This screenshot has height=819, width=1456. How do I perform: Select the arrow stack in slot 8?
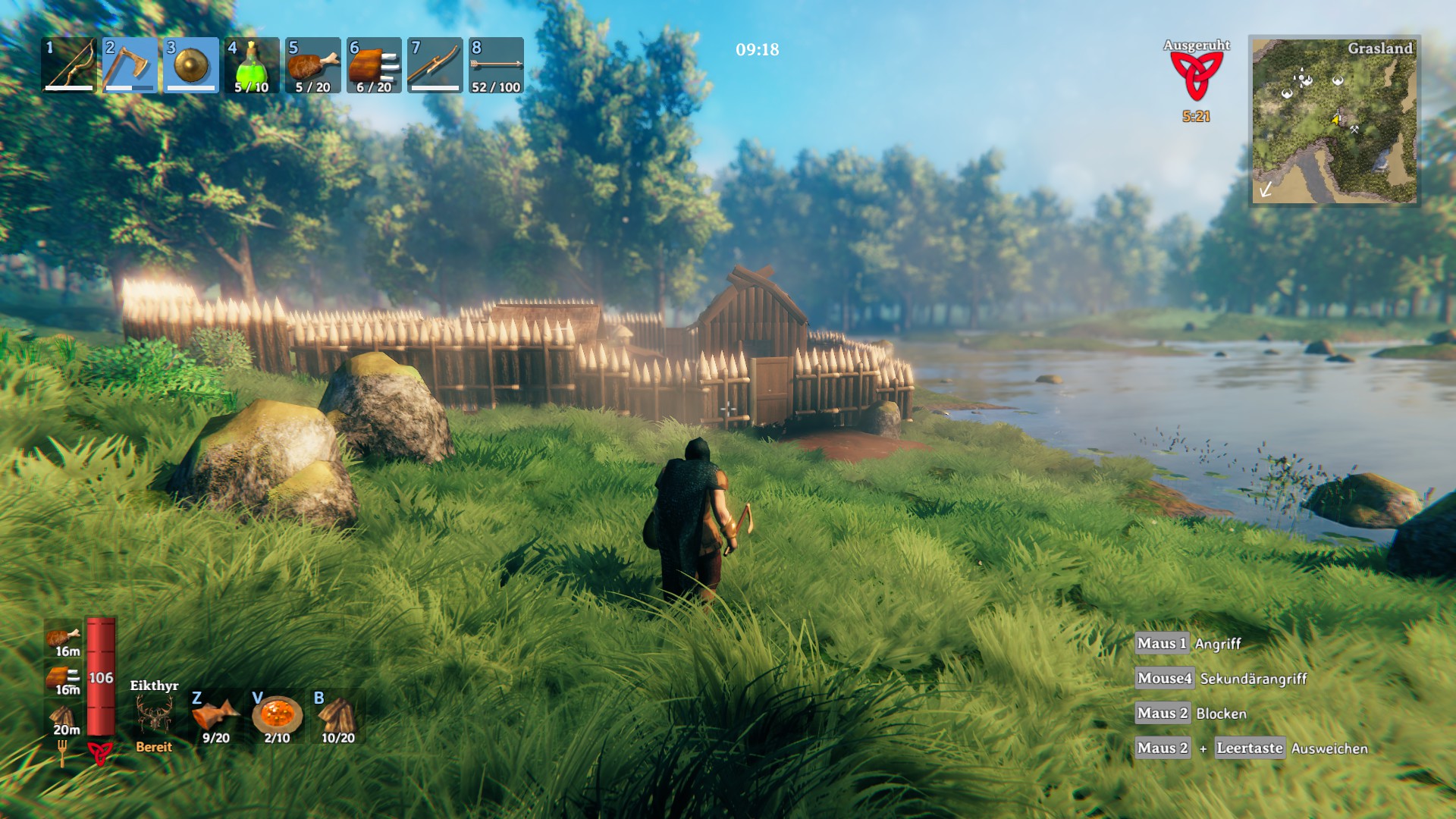496,65
